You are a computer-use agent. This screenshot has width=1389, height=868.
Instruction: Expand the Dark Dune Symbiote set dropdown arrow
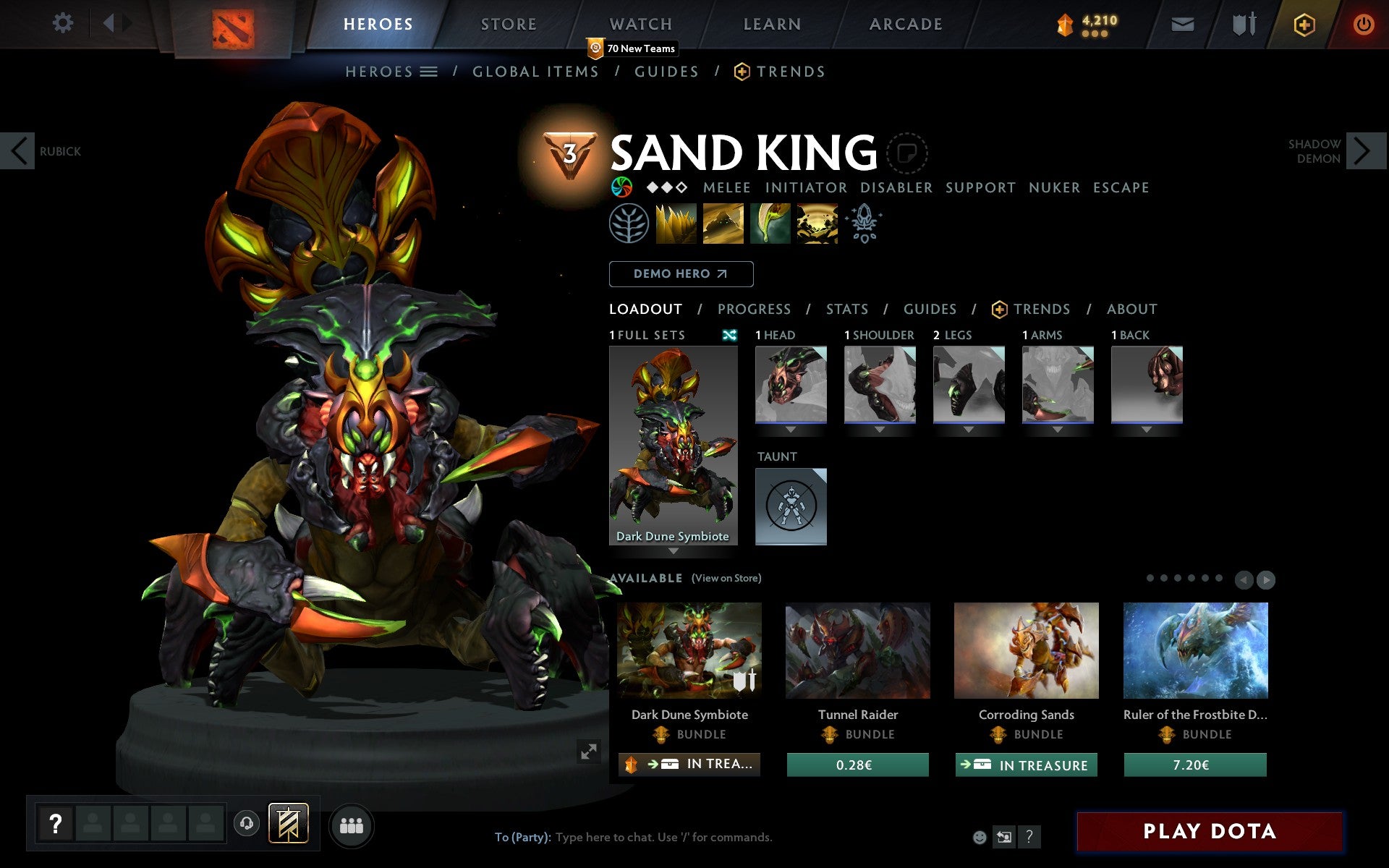click(x=674, y=551)
